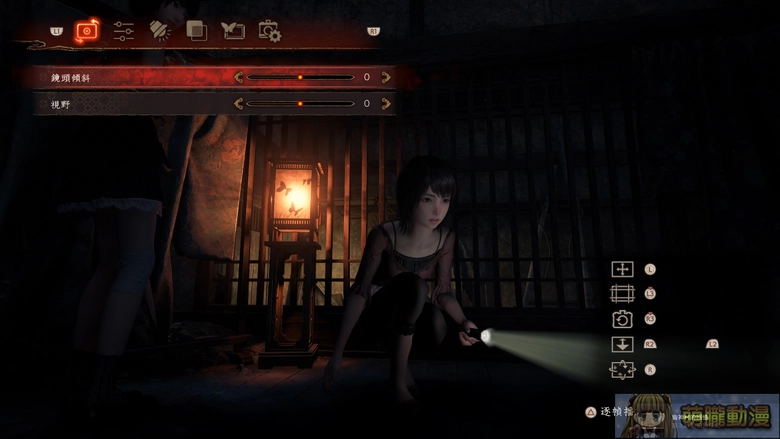Screen dimensions: 780x439
Task: Open the camera gear settings tab
Action: pos(269,32)
